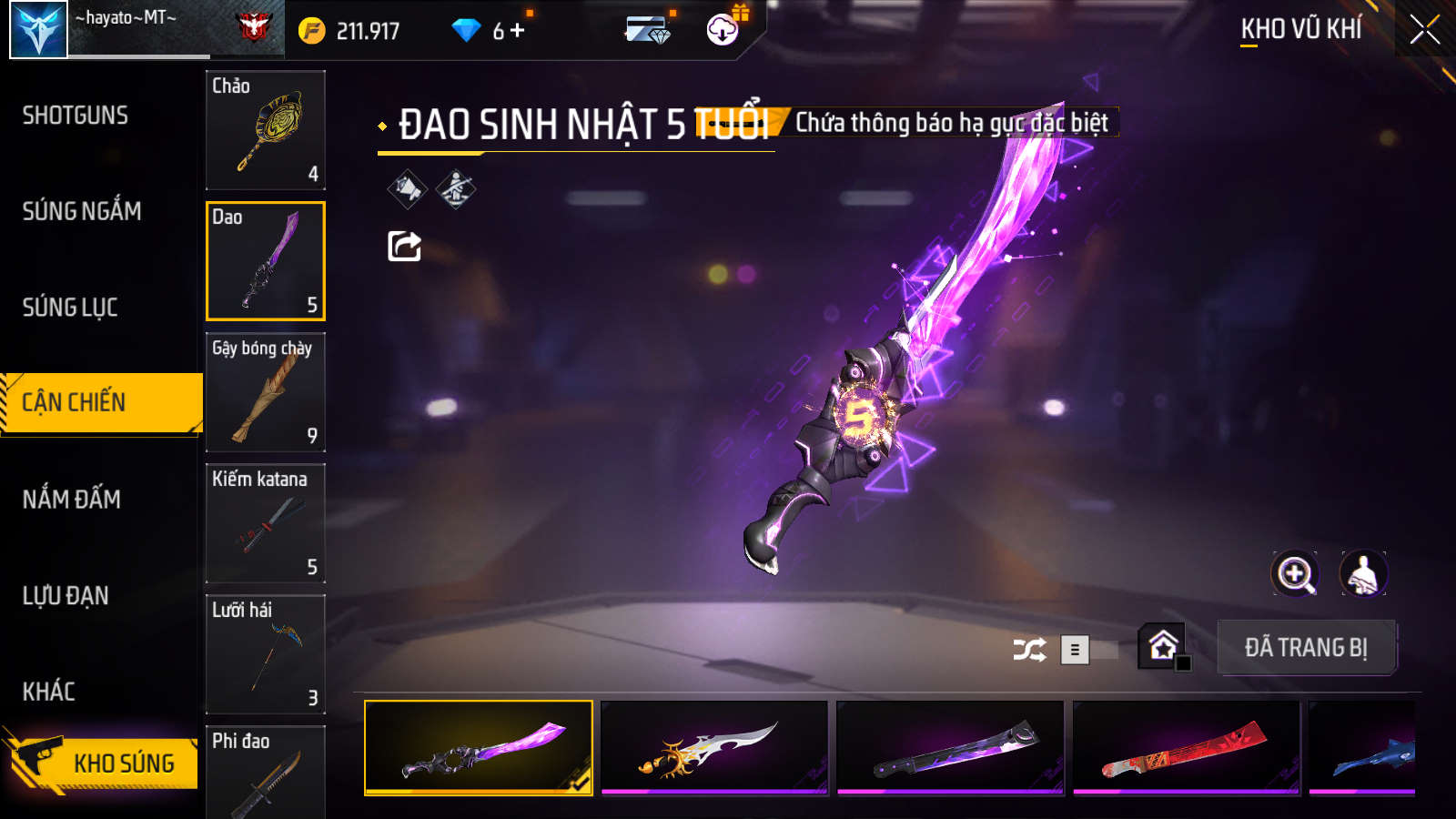The image size is (1456, 819).
Task: Open the Lựu Đạn category
Action: (x=66, y=596)
